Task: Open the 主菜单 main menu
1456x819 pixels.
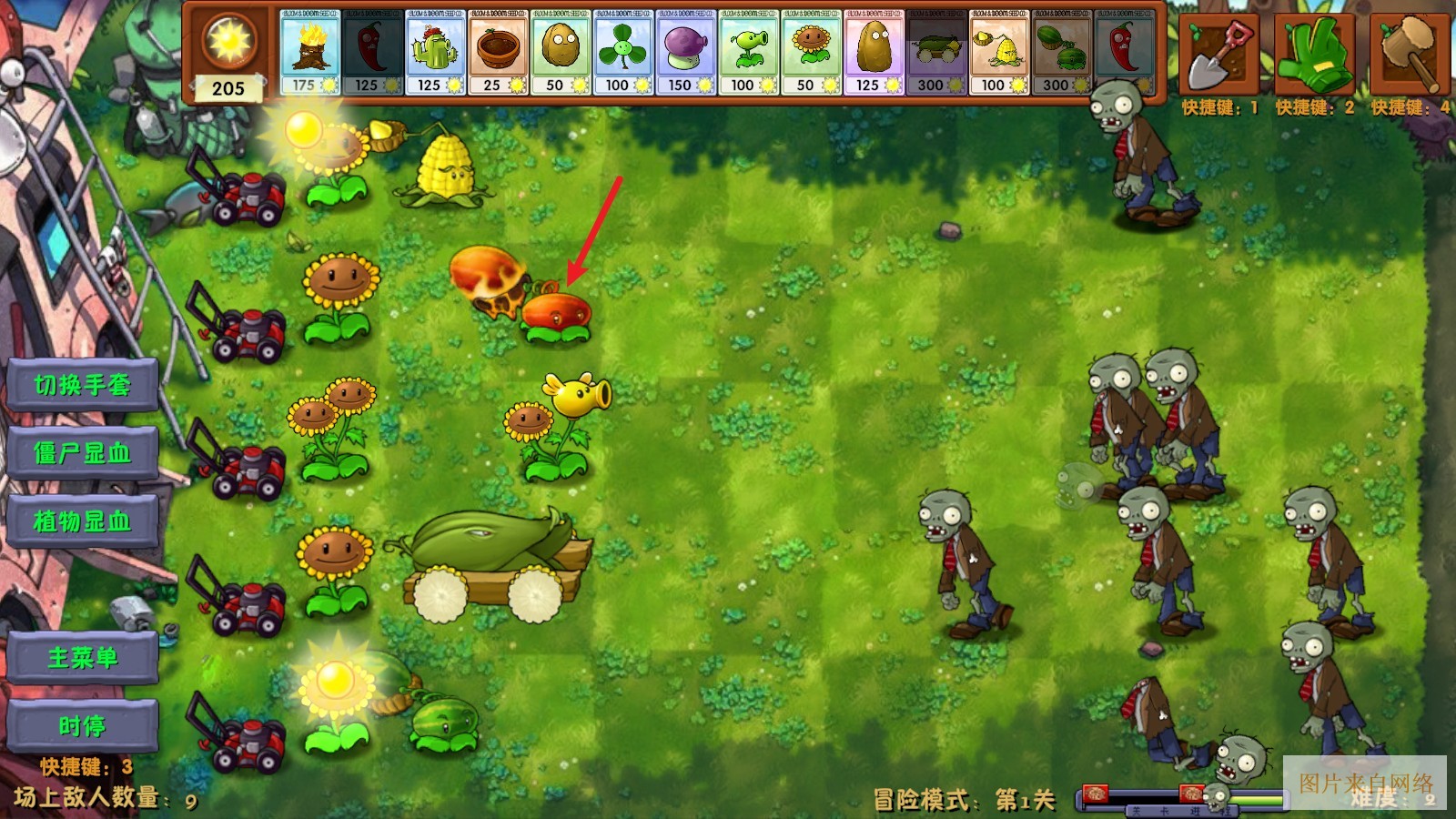Action: click(x=82, y=657)
